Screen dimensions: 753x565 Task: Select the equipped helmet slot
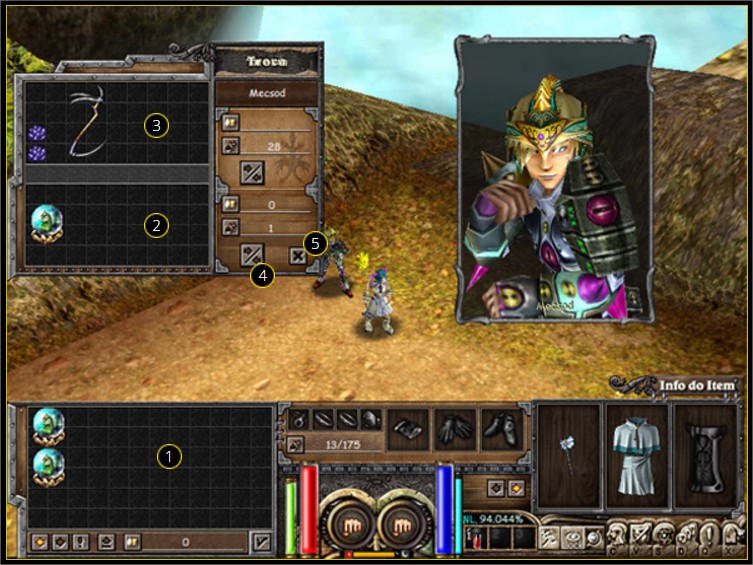click(x=371, y=420)
